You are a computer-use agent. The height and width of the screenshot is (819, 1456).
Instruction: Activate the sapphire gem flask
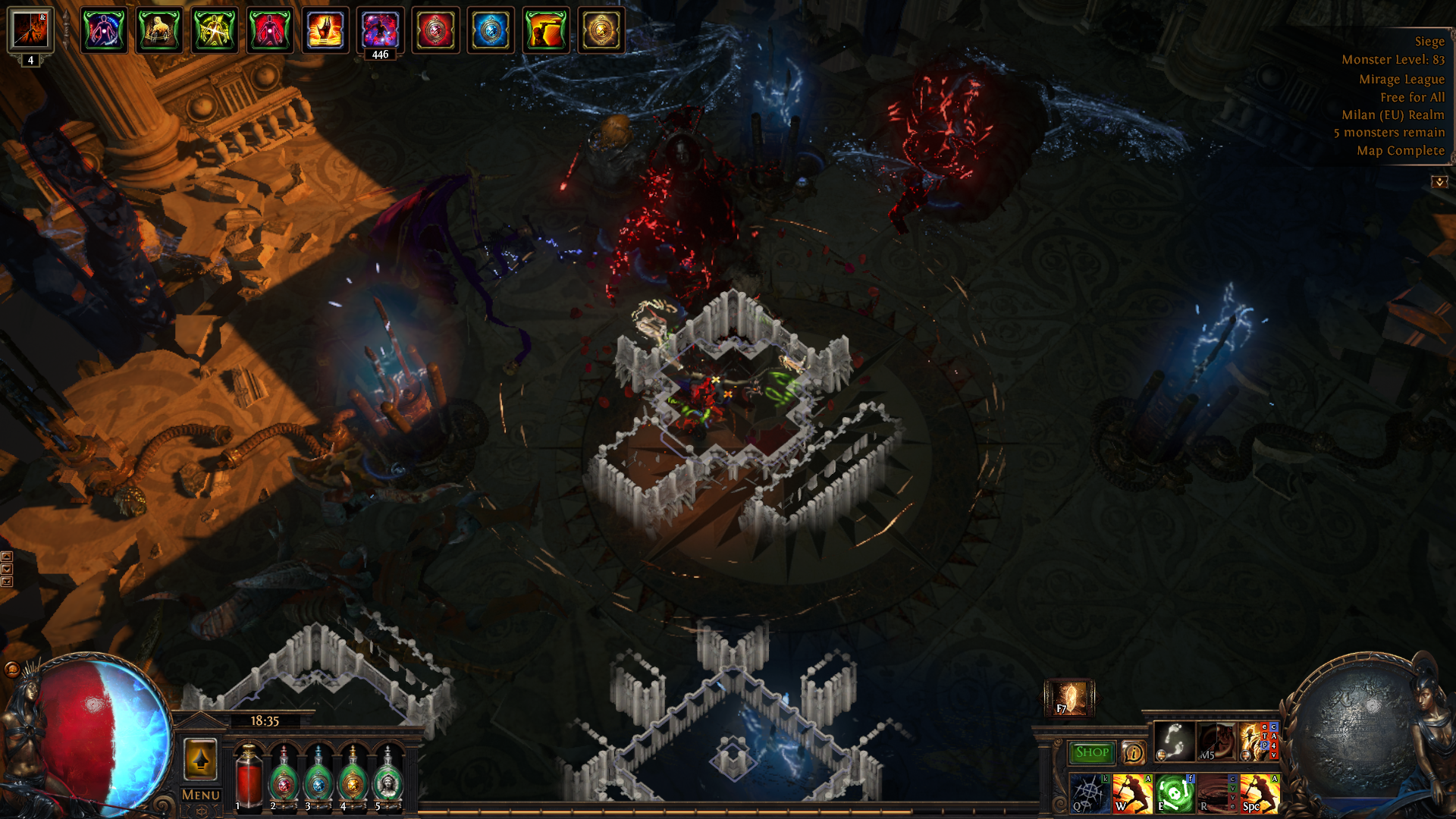point(318,775)
